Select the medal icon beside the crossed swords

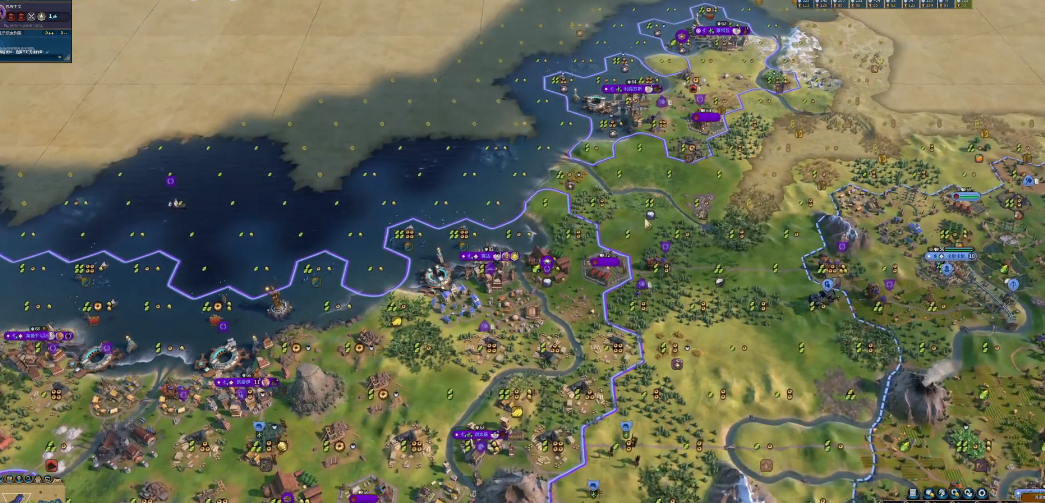pos(42,17)
